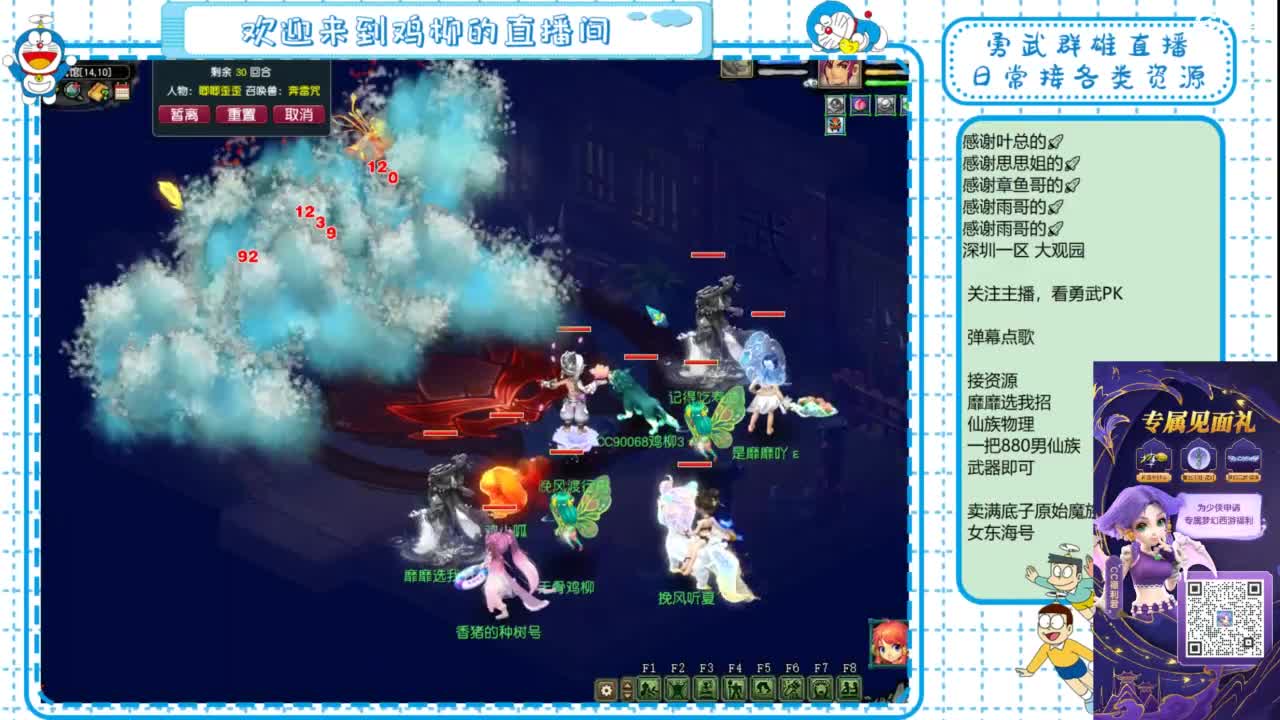
Task: Click the 取消 (cancel) button
Action: 297,114
